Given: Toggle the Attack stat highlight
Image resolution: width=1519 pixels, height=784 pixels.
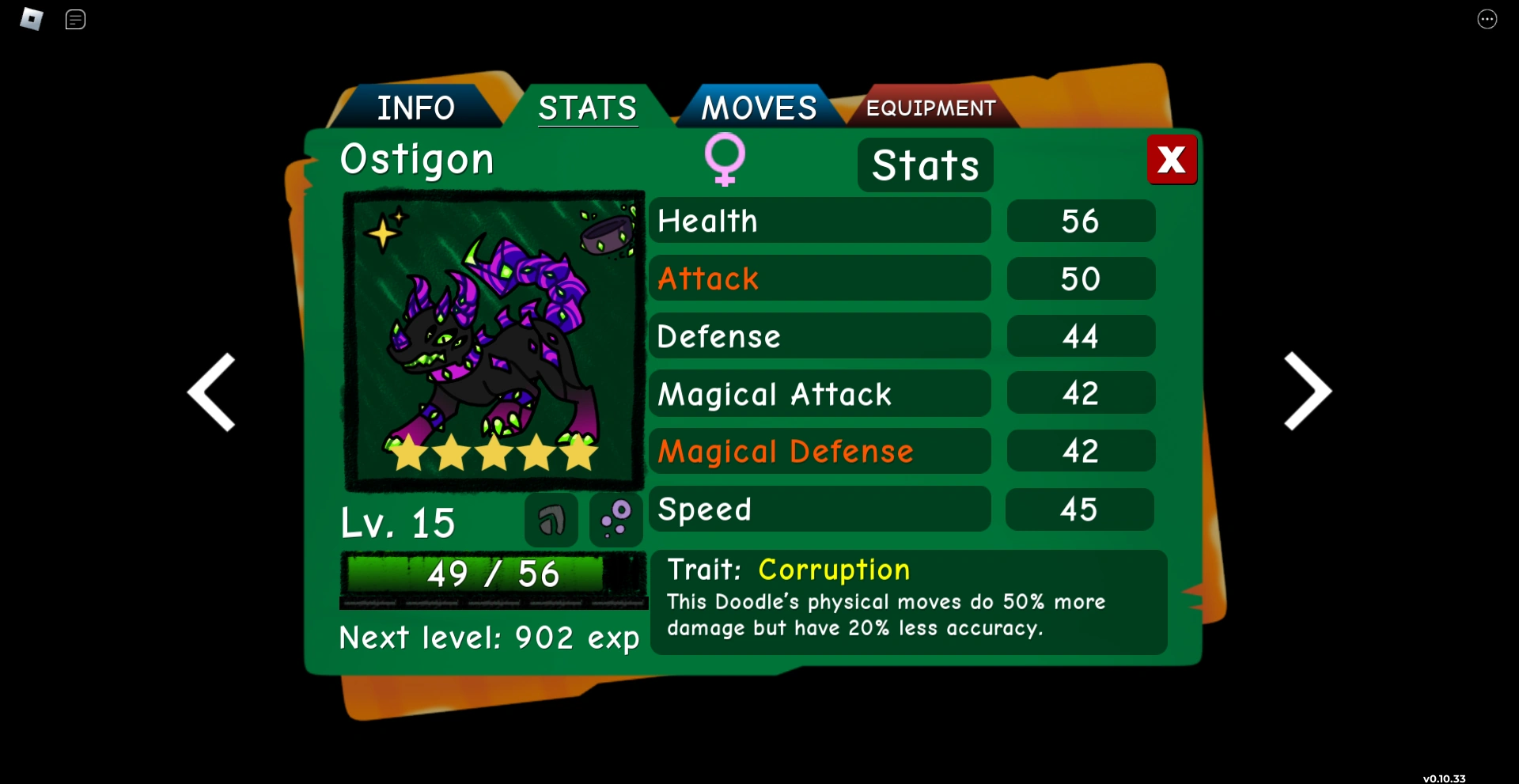Looking at the screenshot, I should (x=820, y=278).
